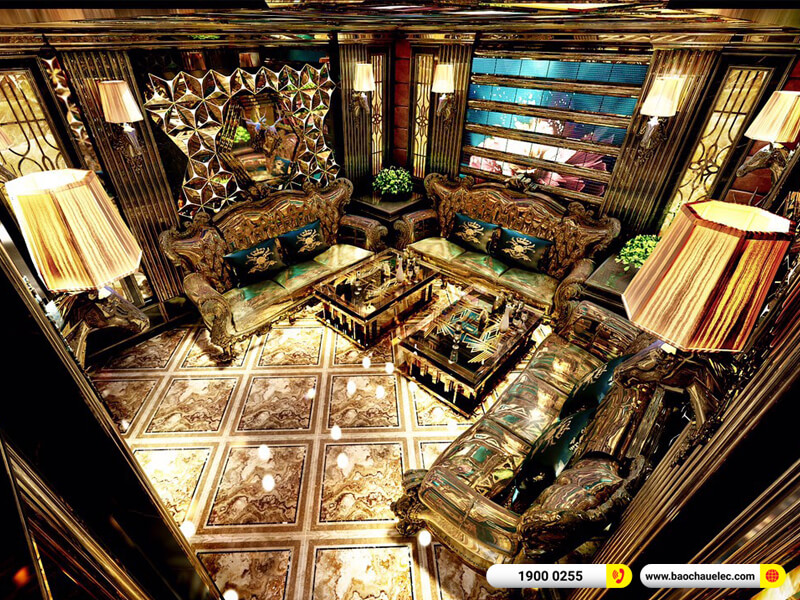The image size is (800, 600).
Task: Open the www.baochauelec.com website link
Action: coord(712,576)
